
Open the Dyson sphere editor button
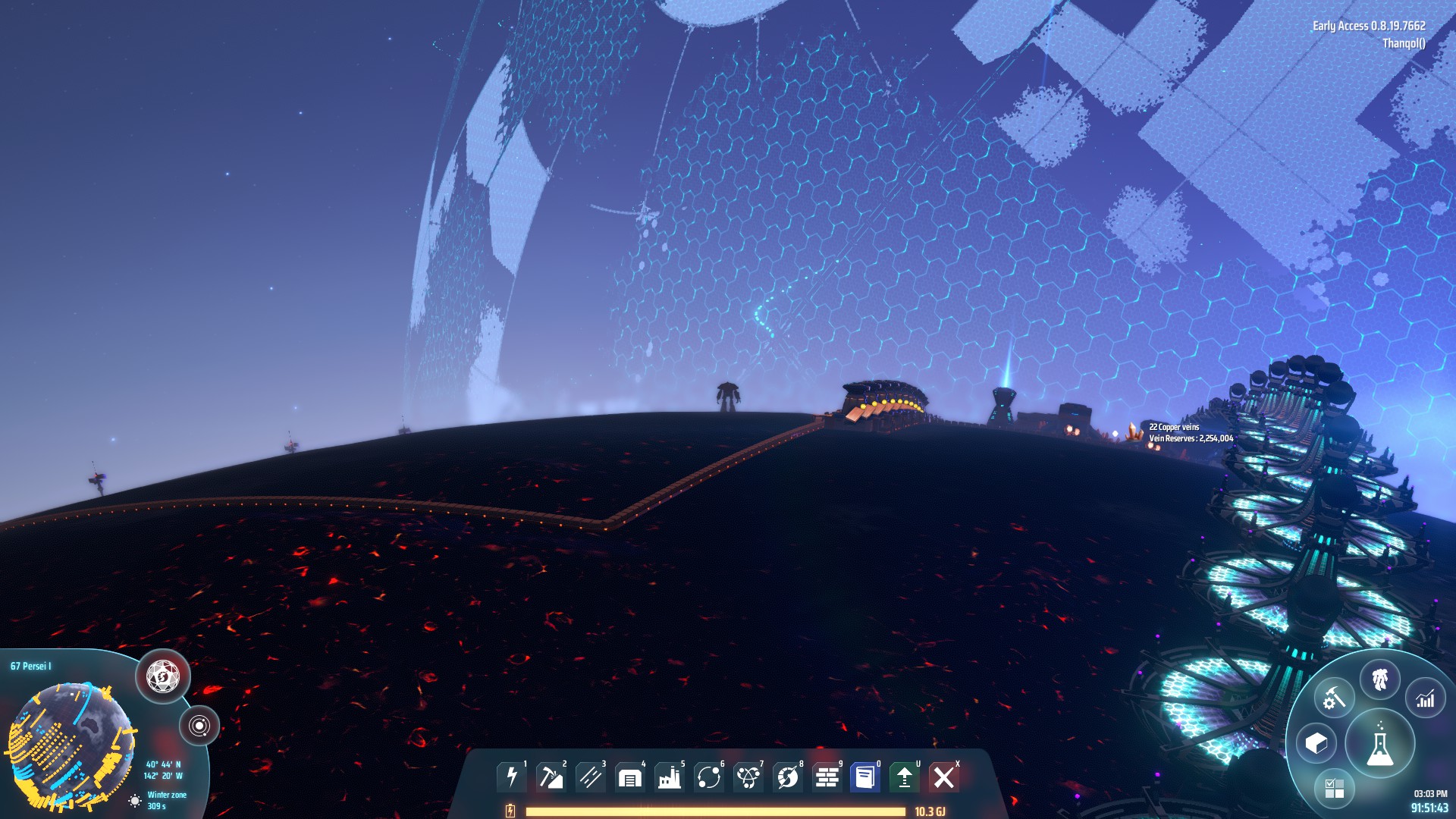point(163,676)
